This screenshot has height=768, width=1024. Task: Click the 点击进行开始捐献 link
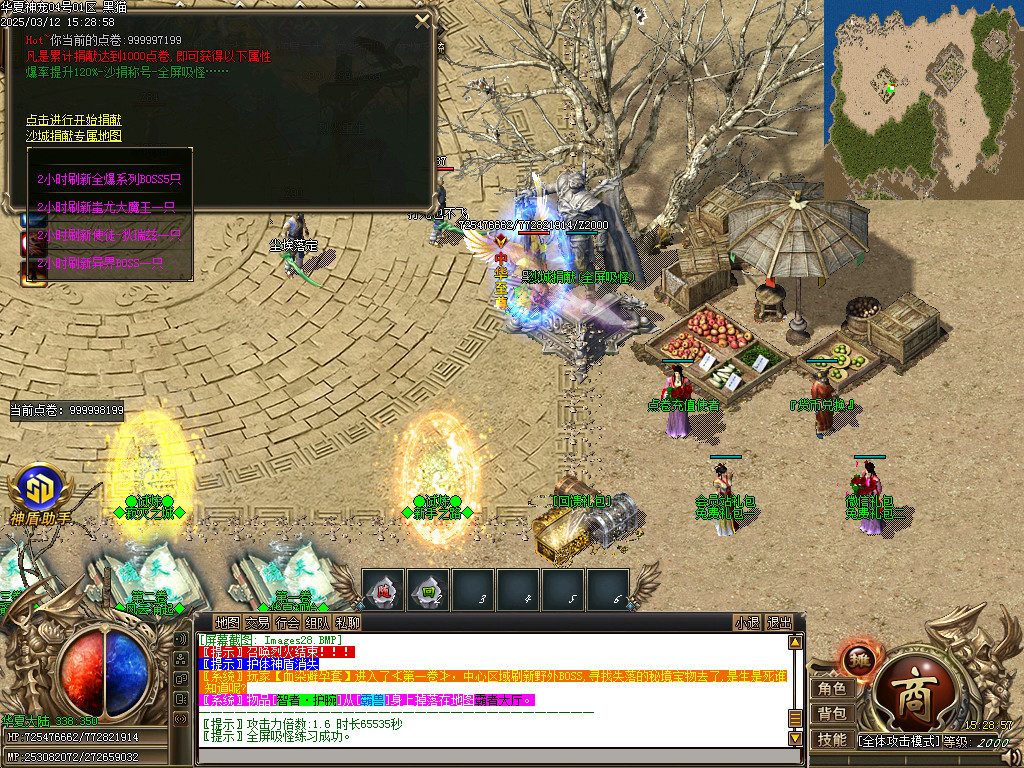tap(74, 120)
